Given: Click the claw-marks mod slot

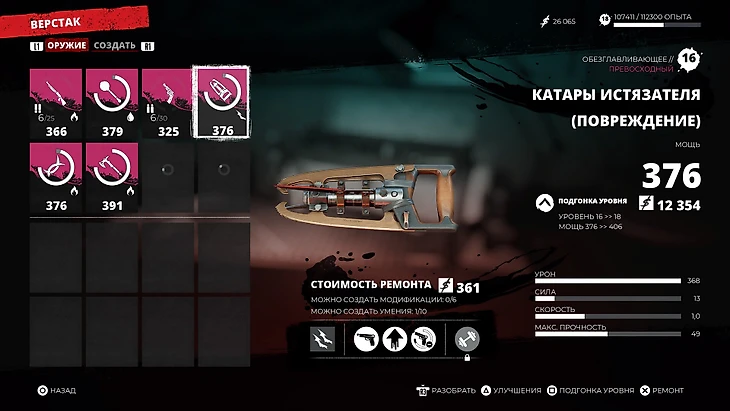Looking at the screenshot, I should tap(323, 339).
